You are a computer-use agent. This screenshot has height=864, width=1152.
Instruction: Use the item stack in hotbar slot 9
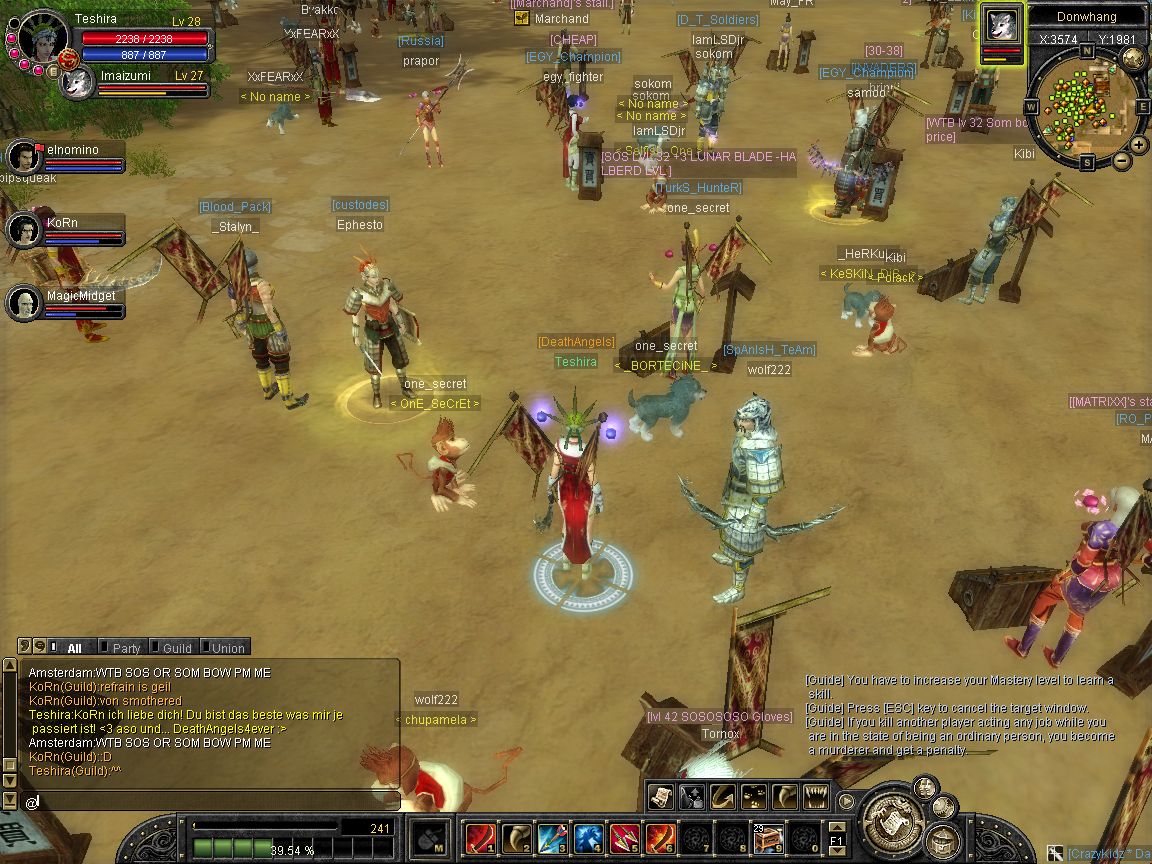point(768,837)
